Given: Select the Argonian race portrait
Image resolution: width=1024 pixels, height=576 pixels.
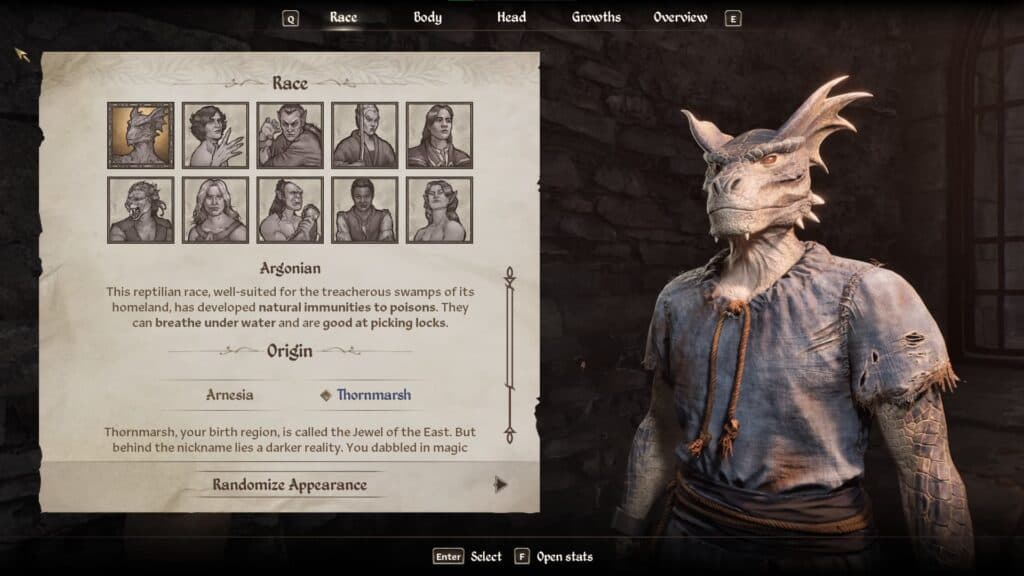Looking at the screenshot, I should 140,135.
